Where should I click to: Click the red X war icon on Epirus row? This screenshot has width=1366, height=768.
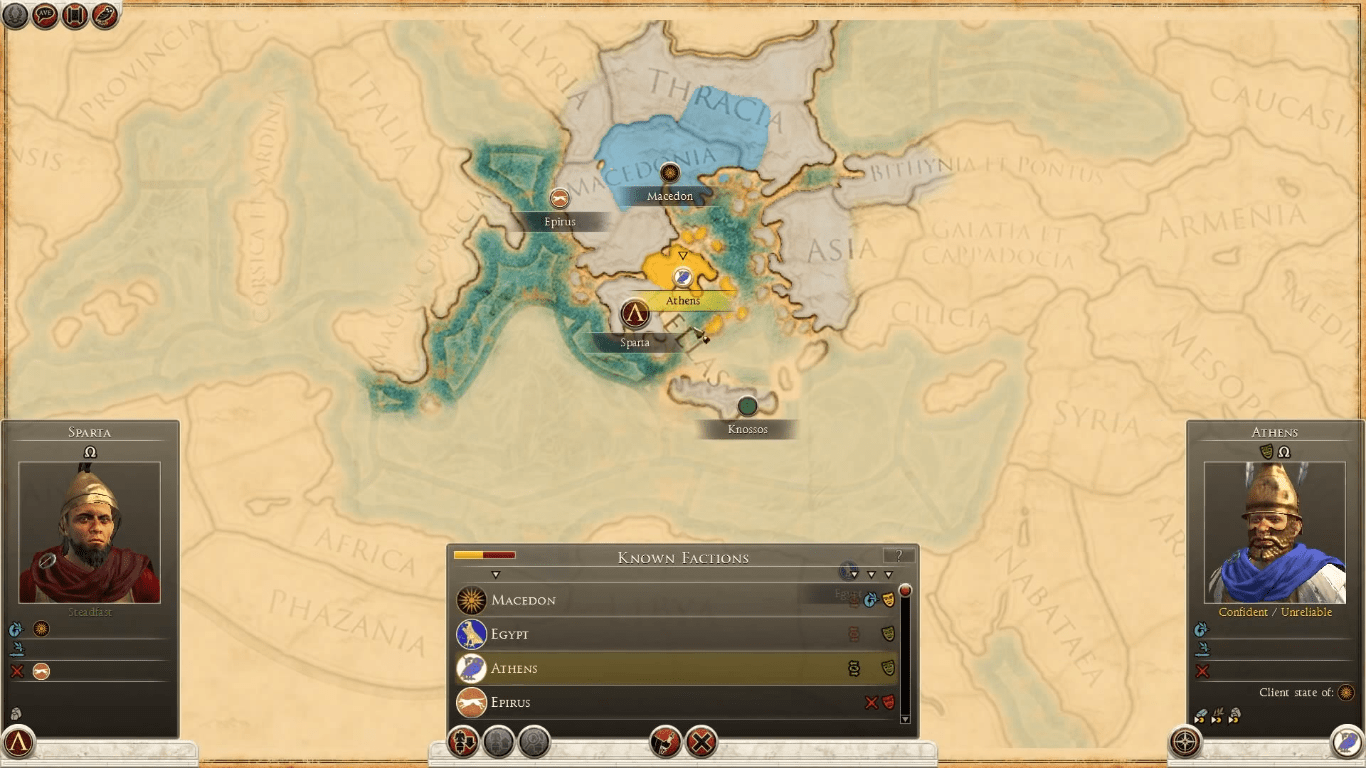871,701
